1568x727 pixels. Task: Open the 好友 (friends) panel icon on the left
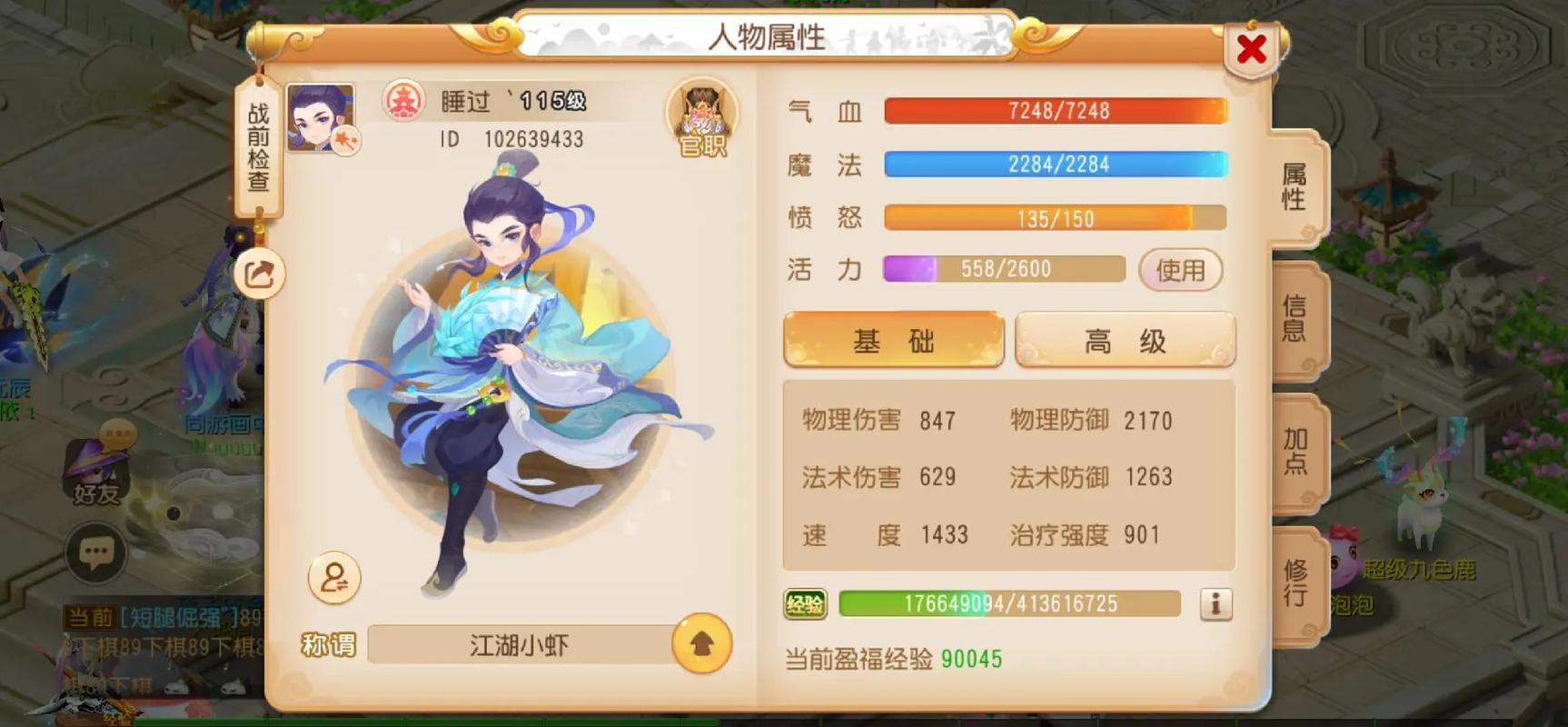[x=97, y=468]
